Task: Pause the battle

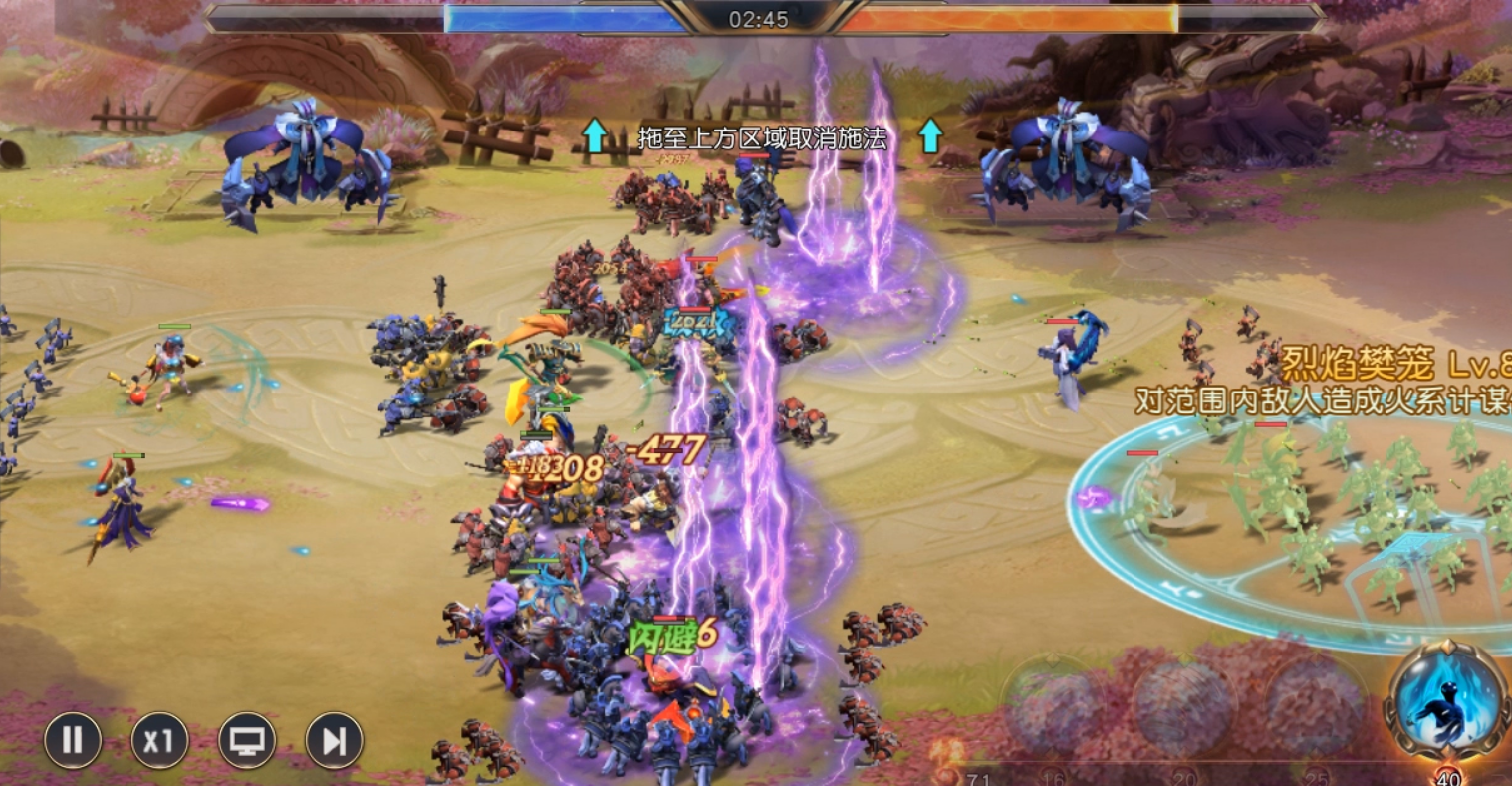Action: pyautogui.click(x=73, y=740)
